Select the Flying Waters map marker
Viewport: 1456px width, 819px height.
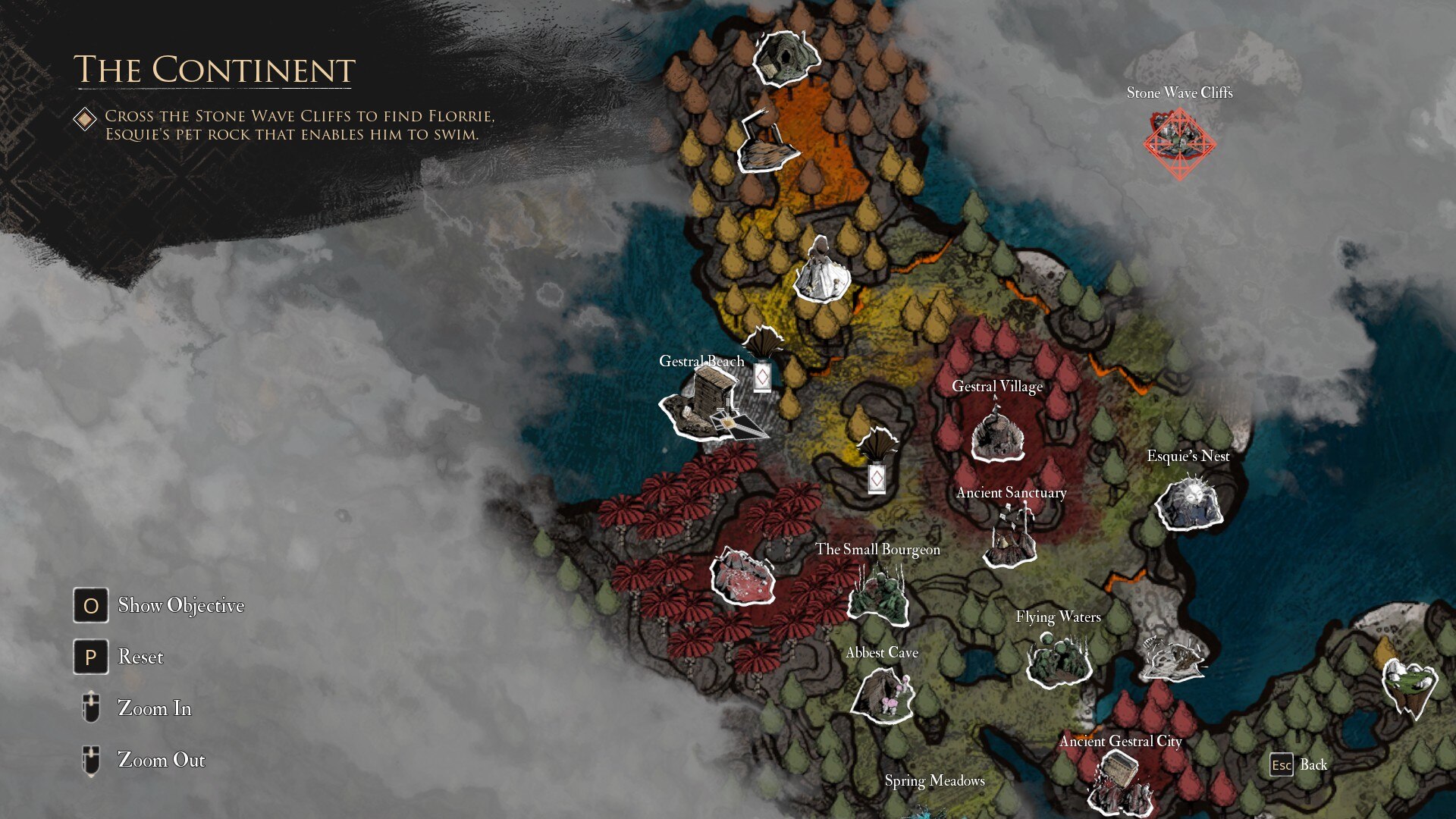coord(1059,658)
